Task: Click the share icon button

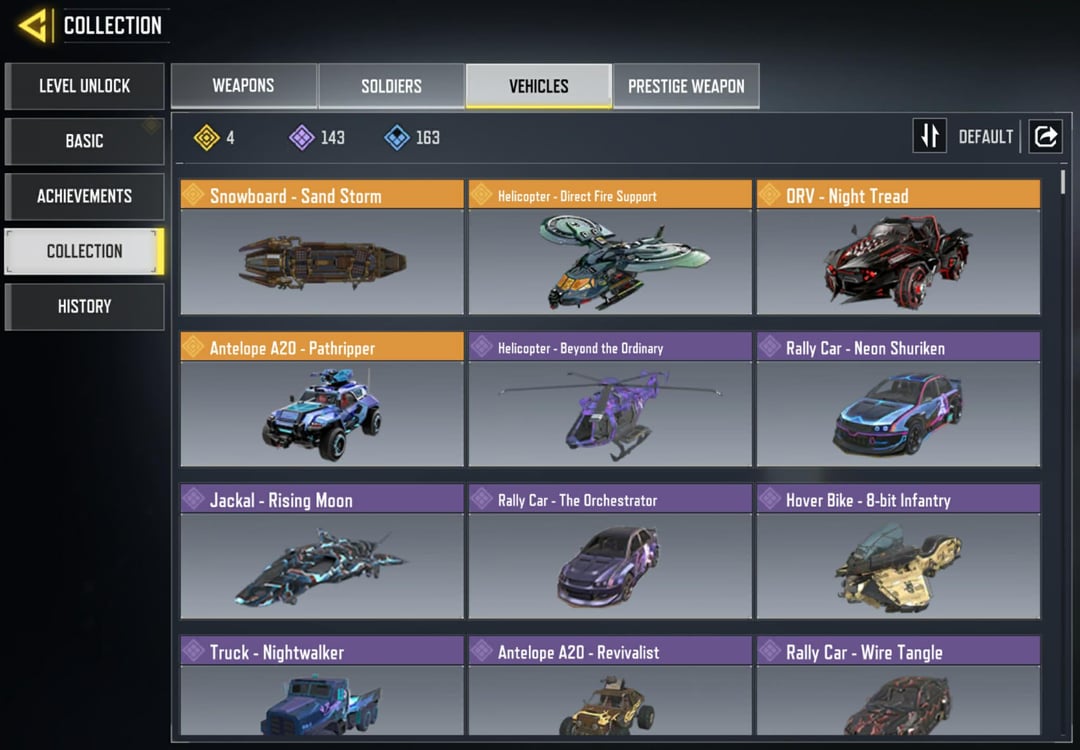Action: coord(1045,136)
